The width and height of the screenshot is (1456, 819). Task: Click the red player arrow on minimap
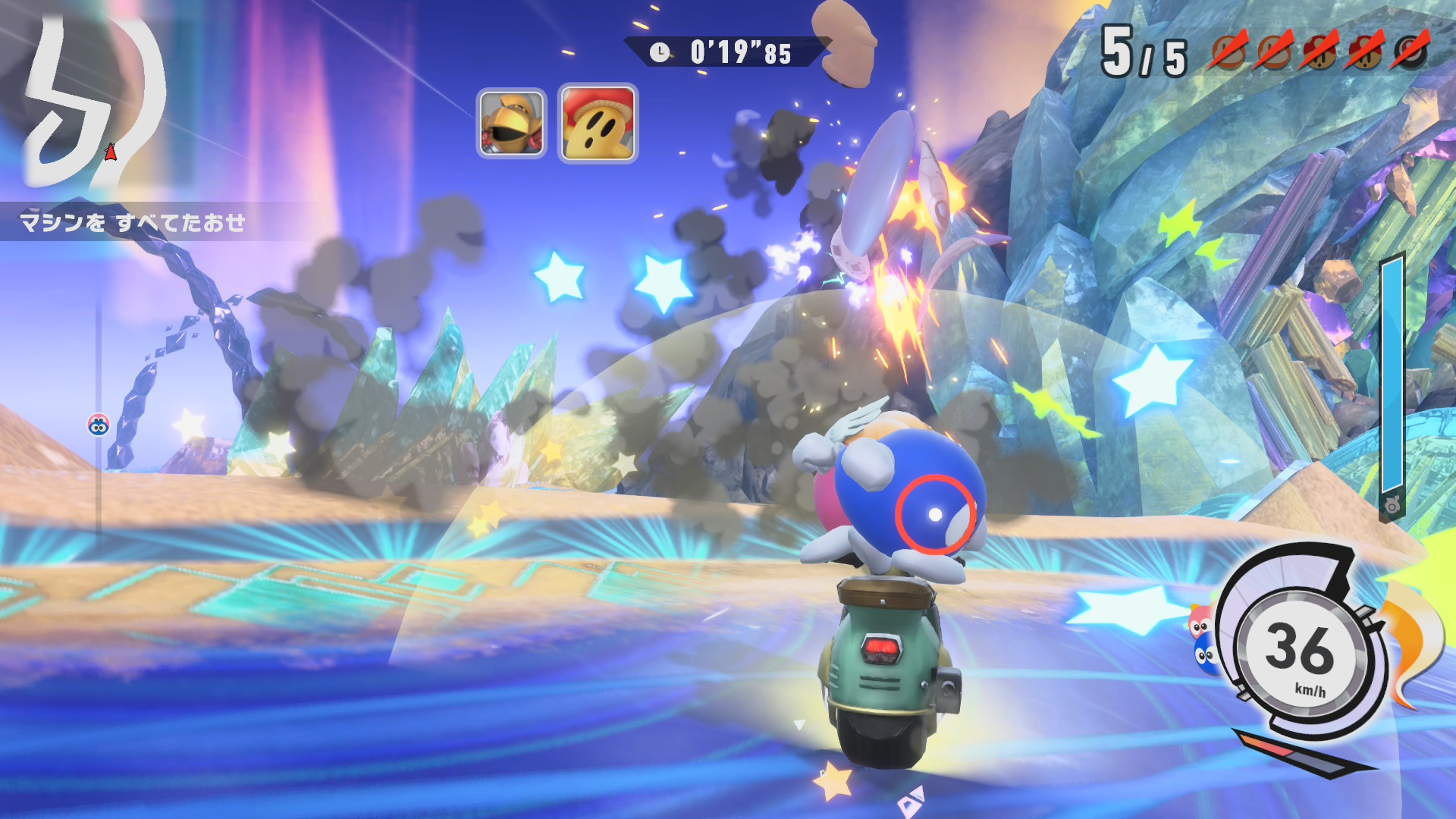tap(111, 152)
